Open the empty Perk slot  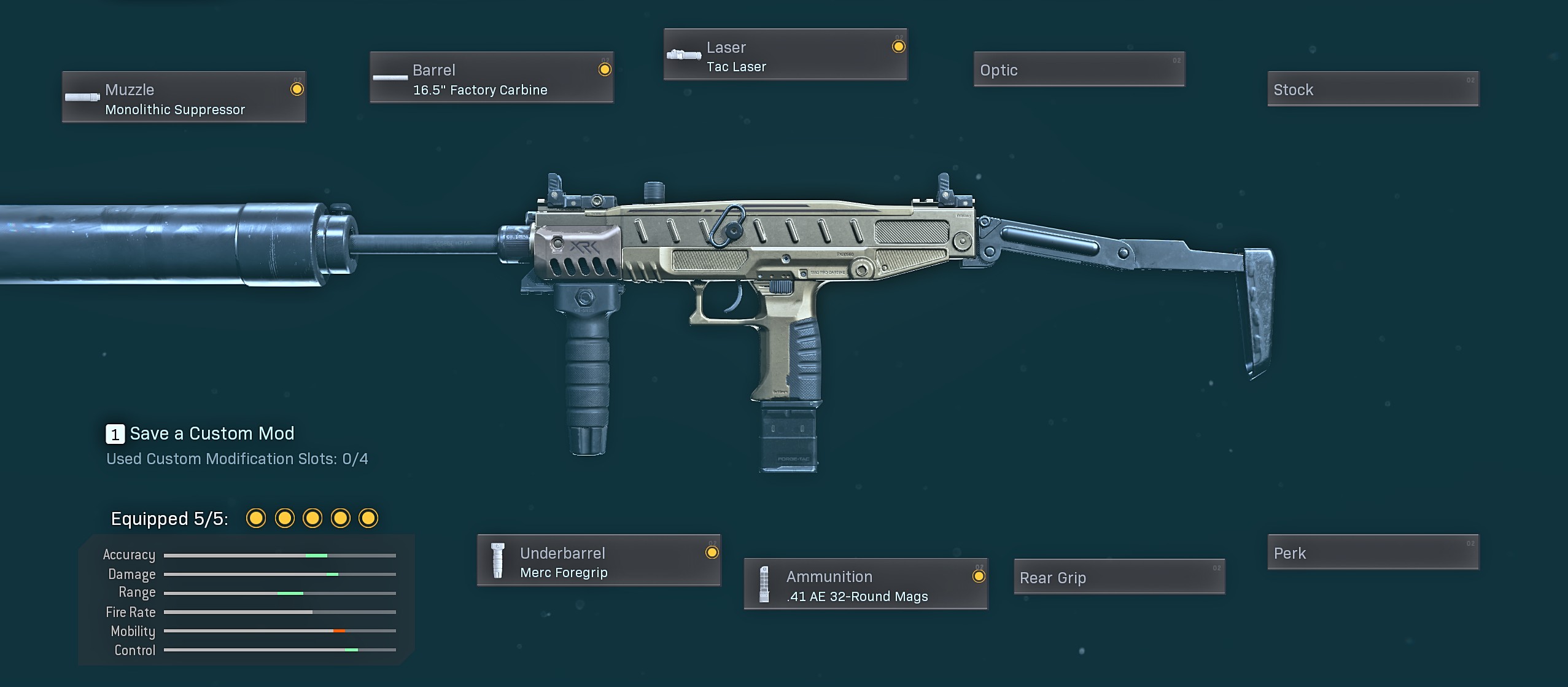(1373, 553)
